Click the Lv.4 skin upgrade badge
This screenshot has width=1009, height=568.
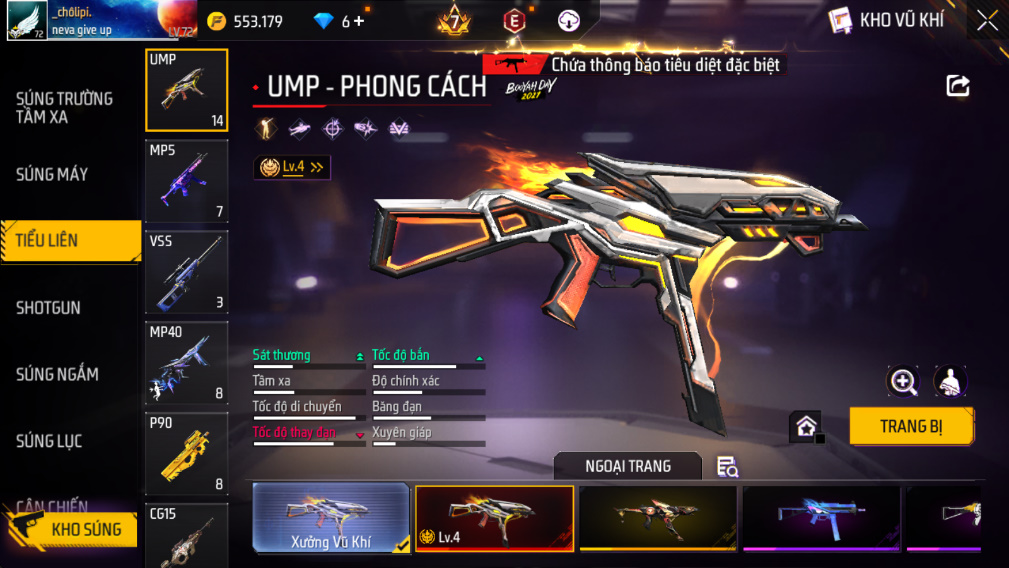292,168
